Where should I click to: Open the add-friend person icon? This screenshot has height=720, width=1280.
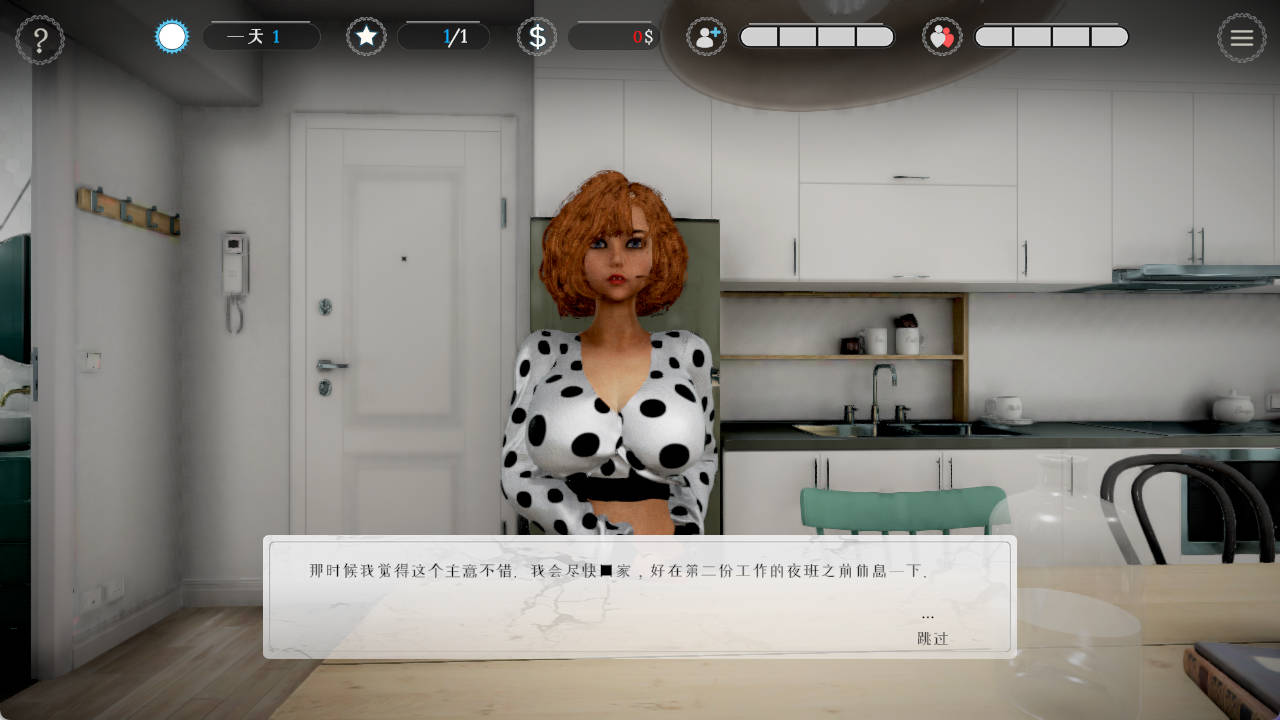[x=706, y=37]
